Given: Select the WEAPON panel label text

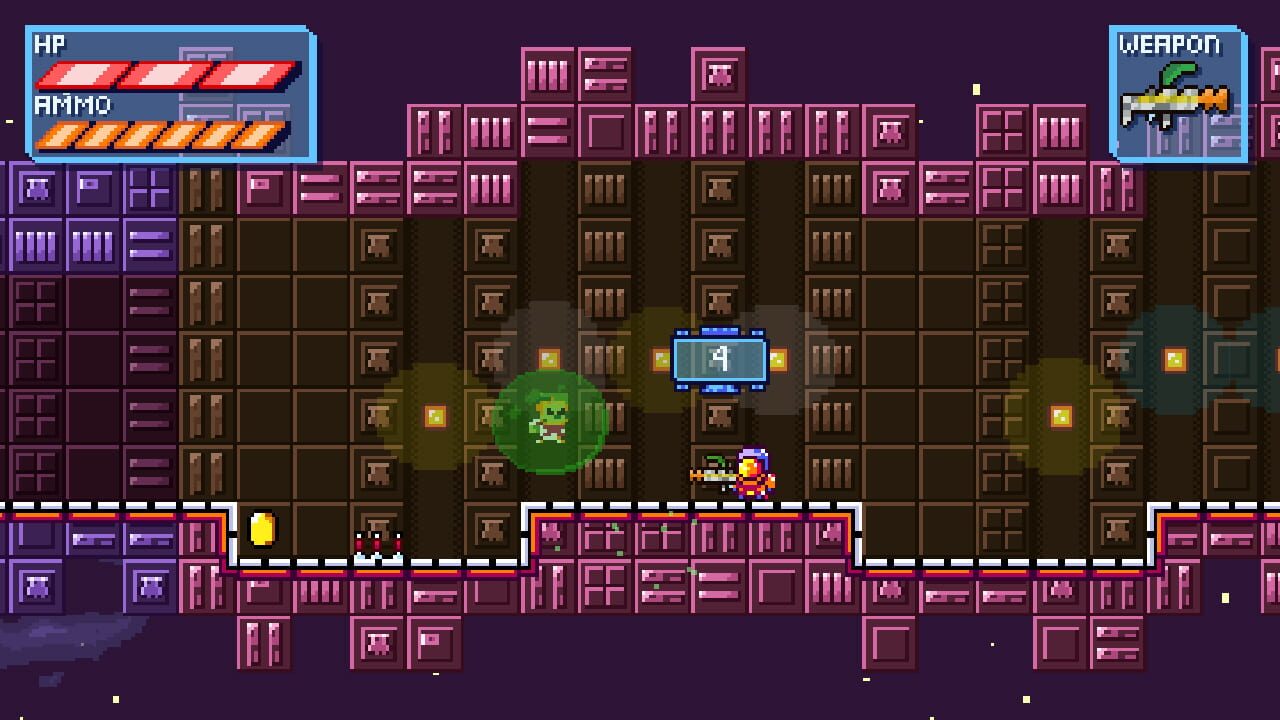Looking at the screenshot, I should pos(1173,45).
